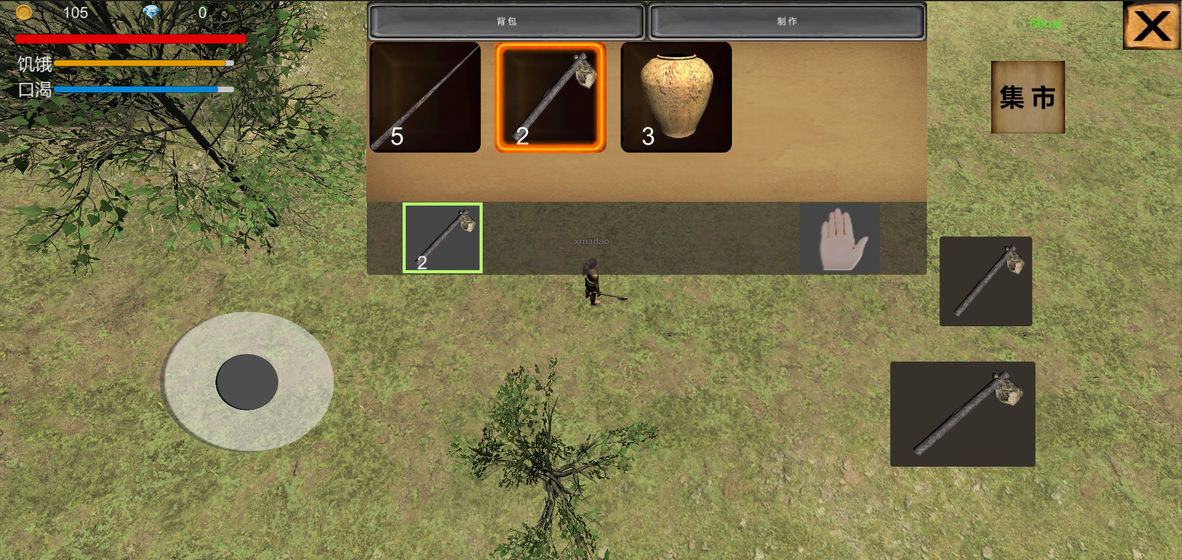Open the 制作 crafting tab

786,21
